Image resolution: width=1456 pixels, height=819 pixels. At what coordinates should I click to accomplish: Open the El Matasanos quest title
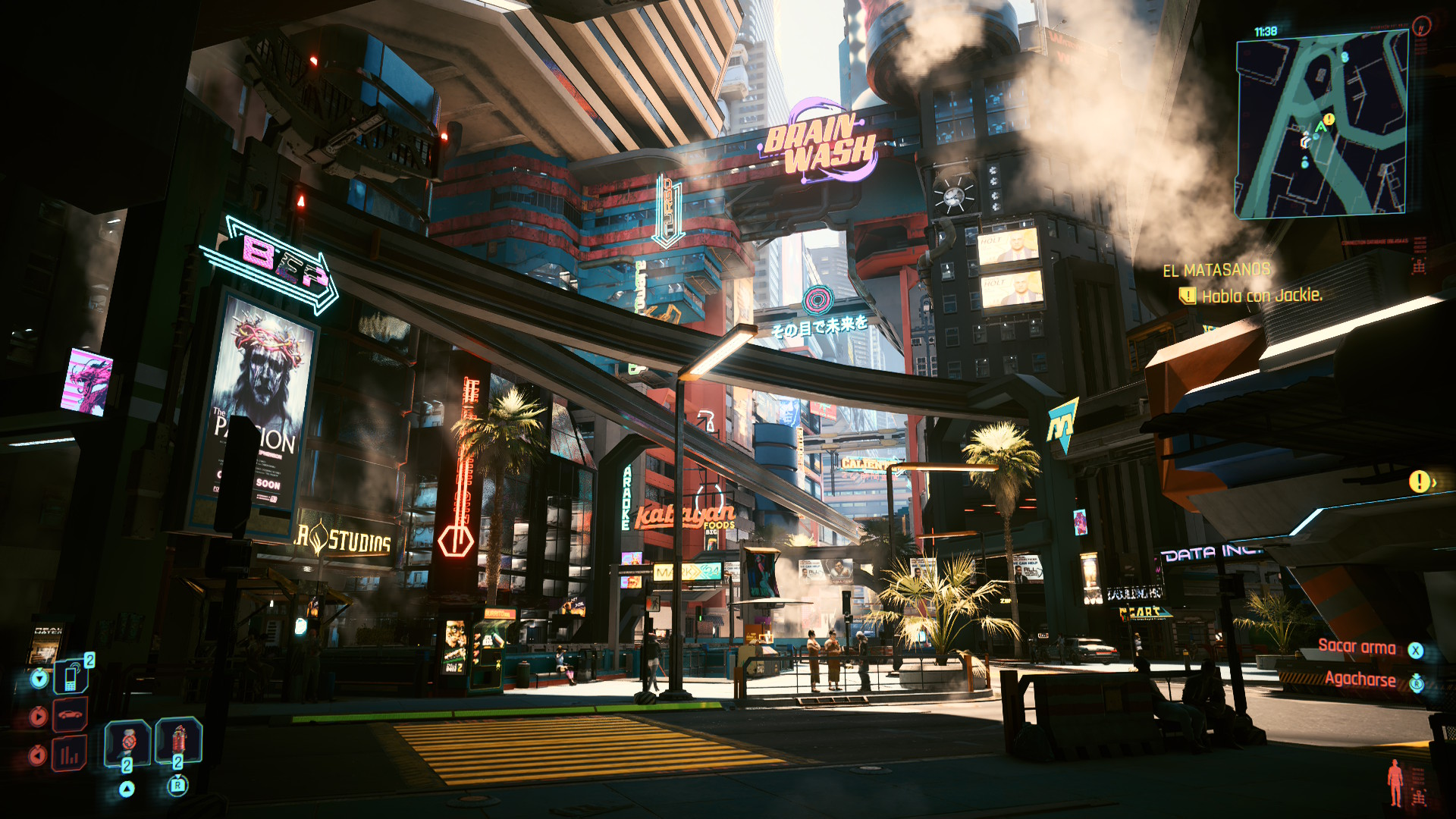[x=1216, y=270]
